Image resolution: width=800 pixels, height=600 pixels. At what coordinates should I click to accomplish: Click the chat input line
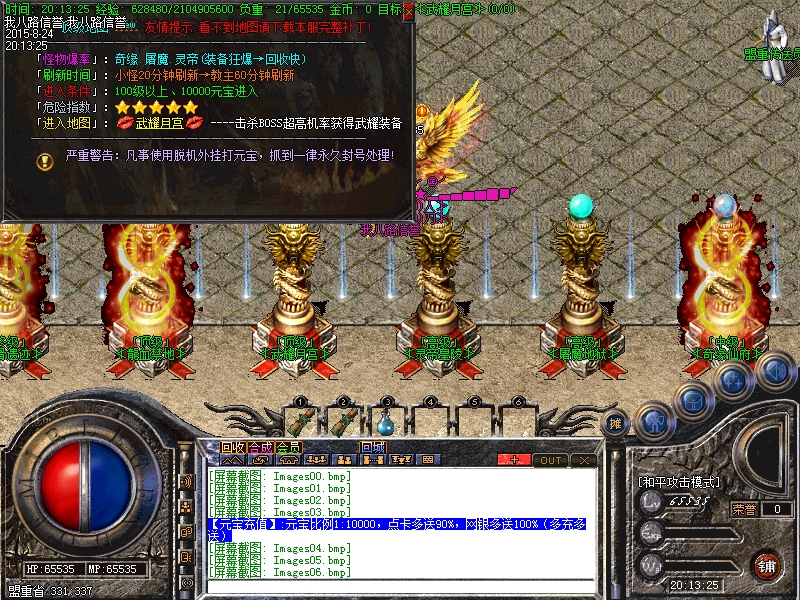(400, 588)
